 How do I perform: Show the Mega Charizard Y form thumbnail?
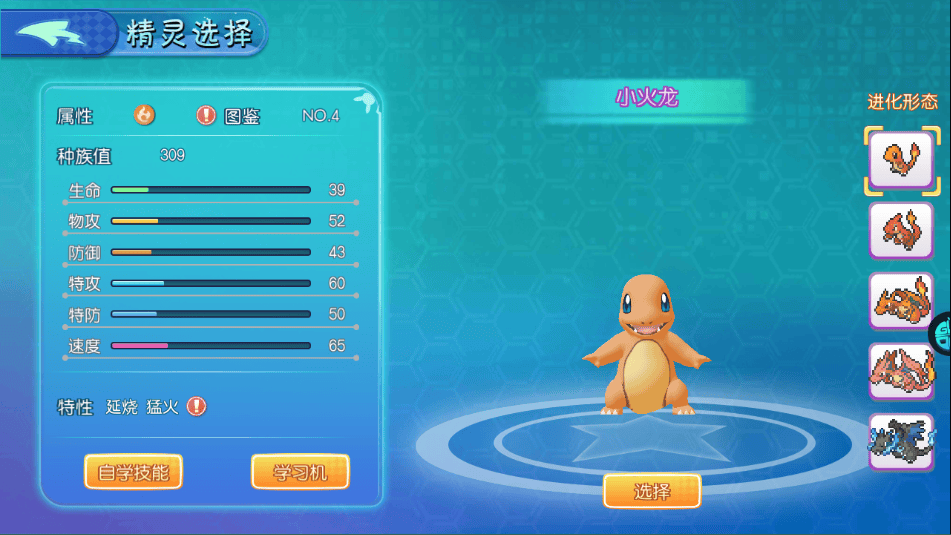(901, 371)
